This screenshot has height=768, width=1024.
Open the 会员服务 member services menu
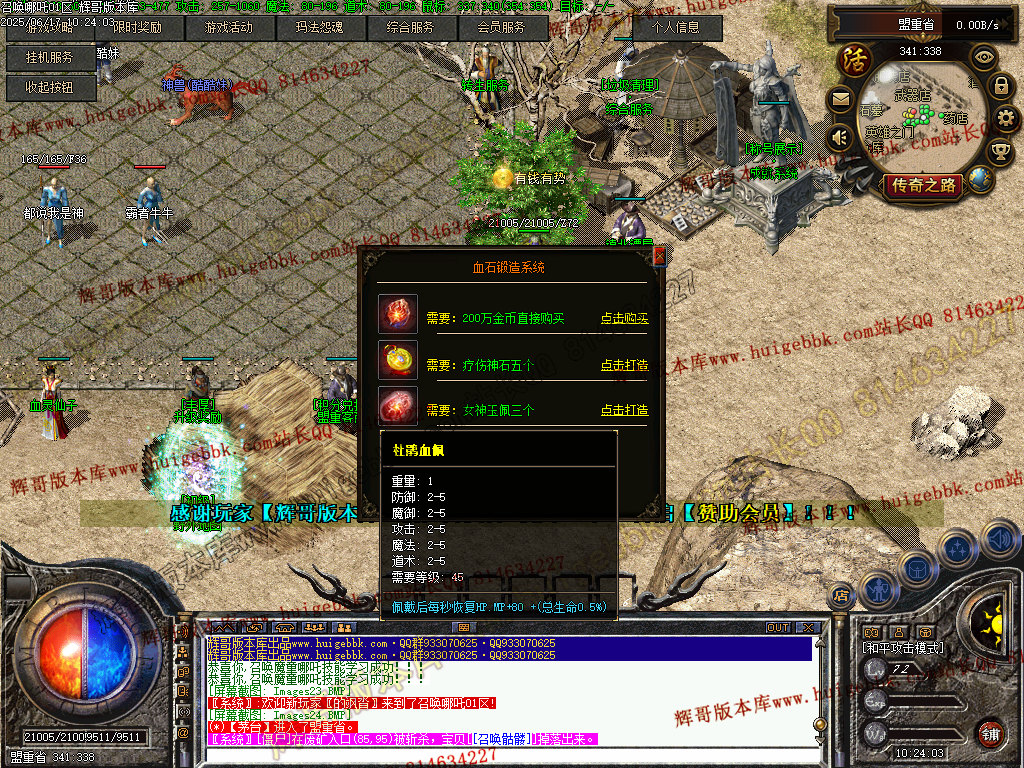tap(501, 28)
